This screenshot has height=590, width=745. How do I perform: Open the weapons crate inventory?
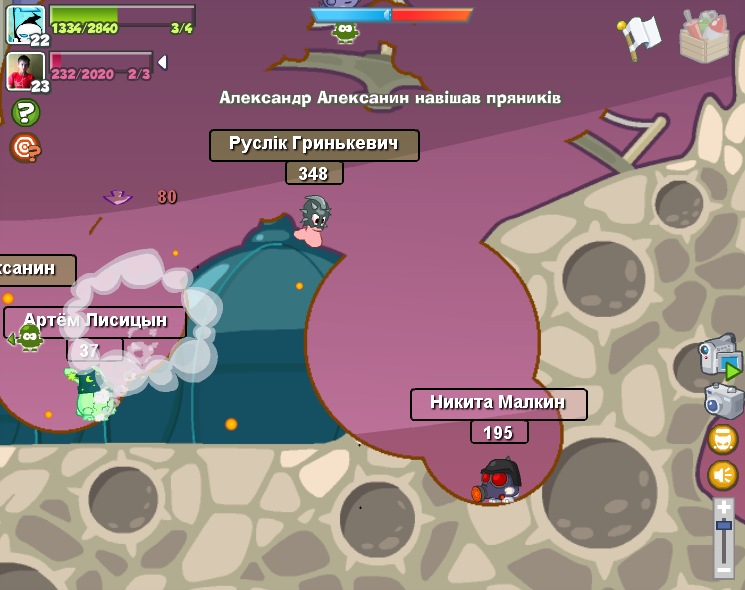point(704,36)
